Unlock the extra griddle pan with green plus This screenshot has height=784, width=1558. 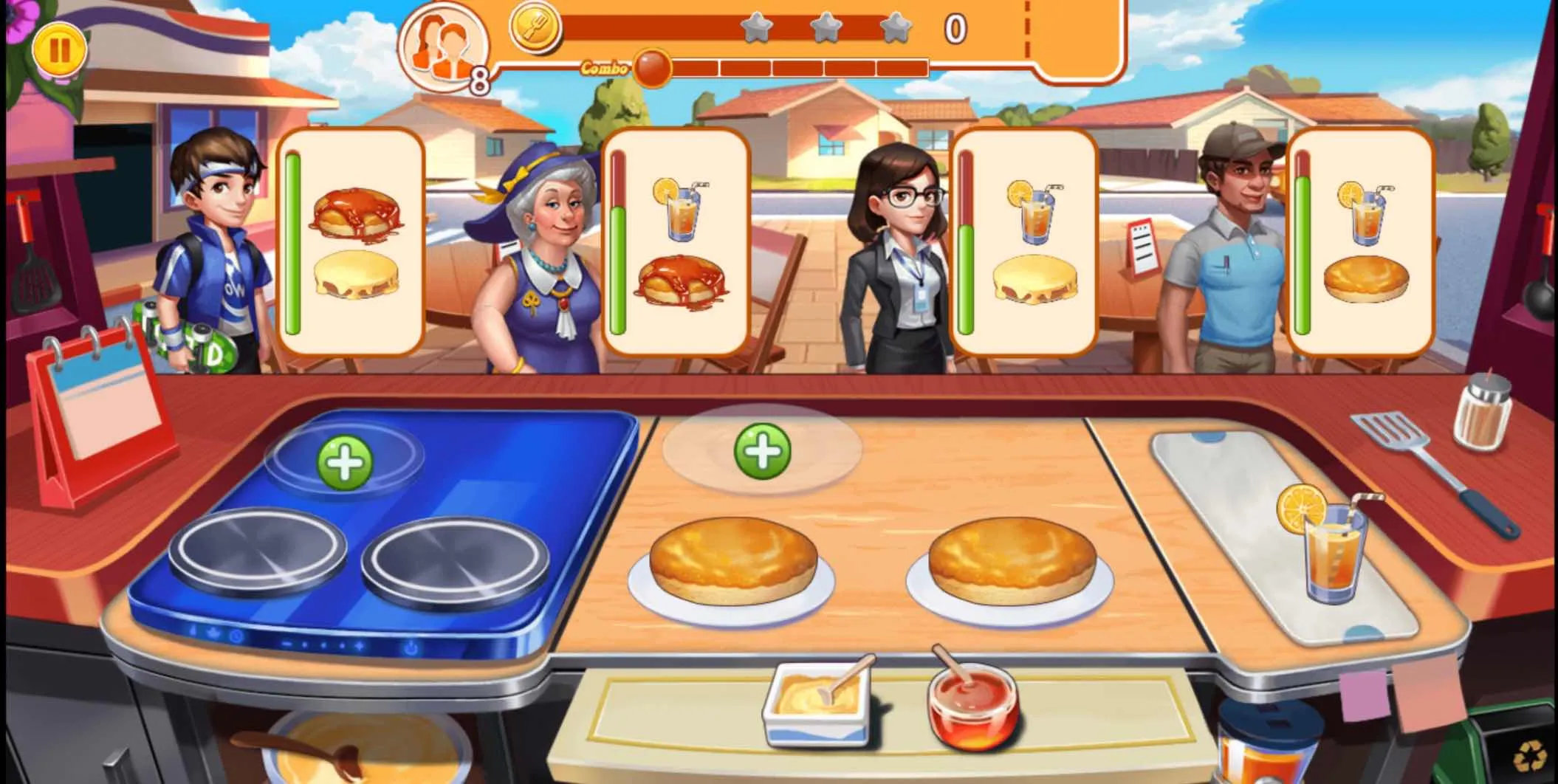[x=345, y=462]
